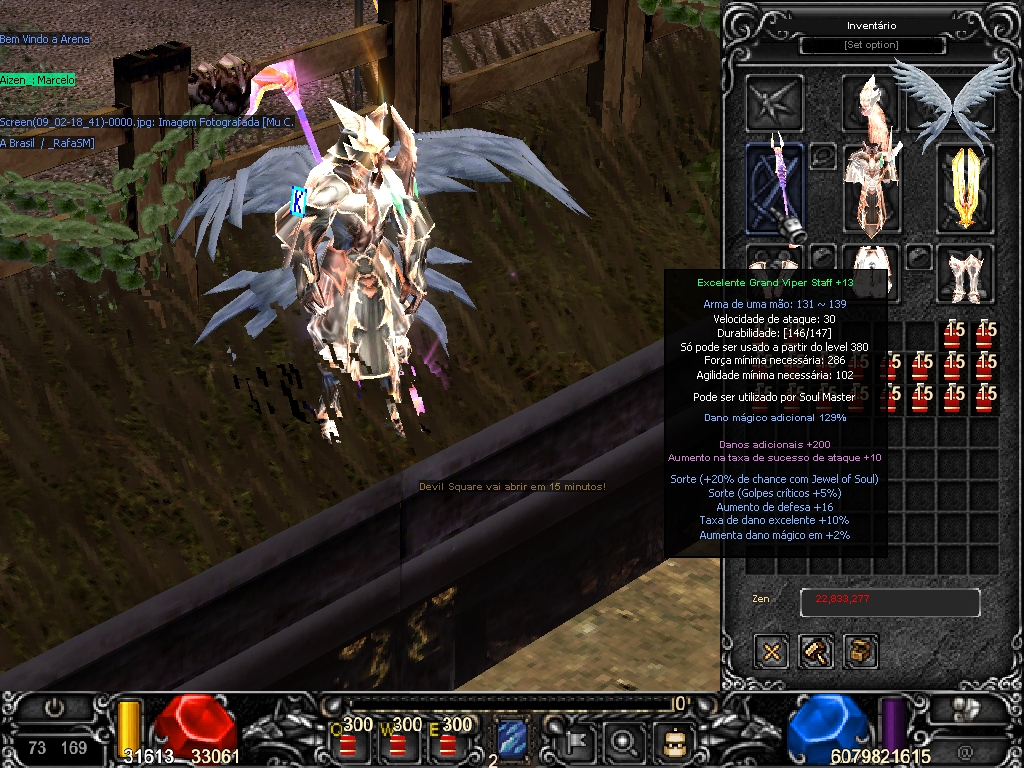
Task: Use the Q hotkey potion slot
Action: [x=349, y=743]
